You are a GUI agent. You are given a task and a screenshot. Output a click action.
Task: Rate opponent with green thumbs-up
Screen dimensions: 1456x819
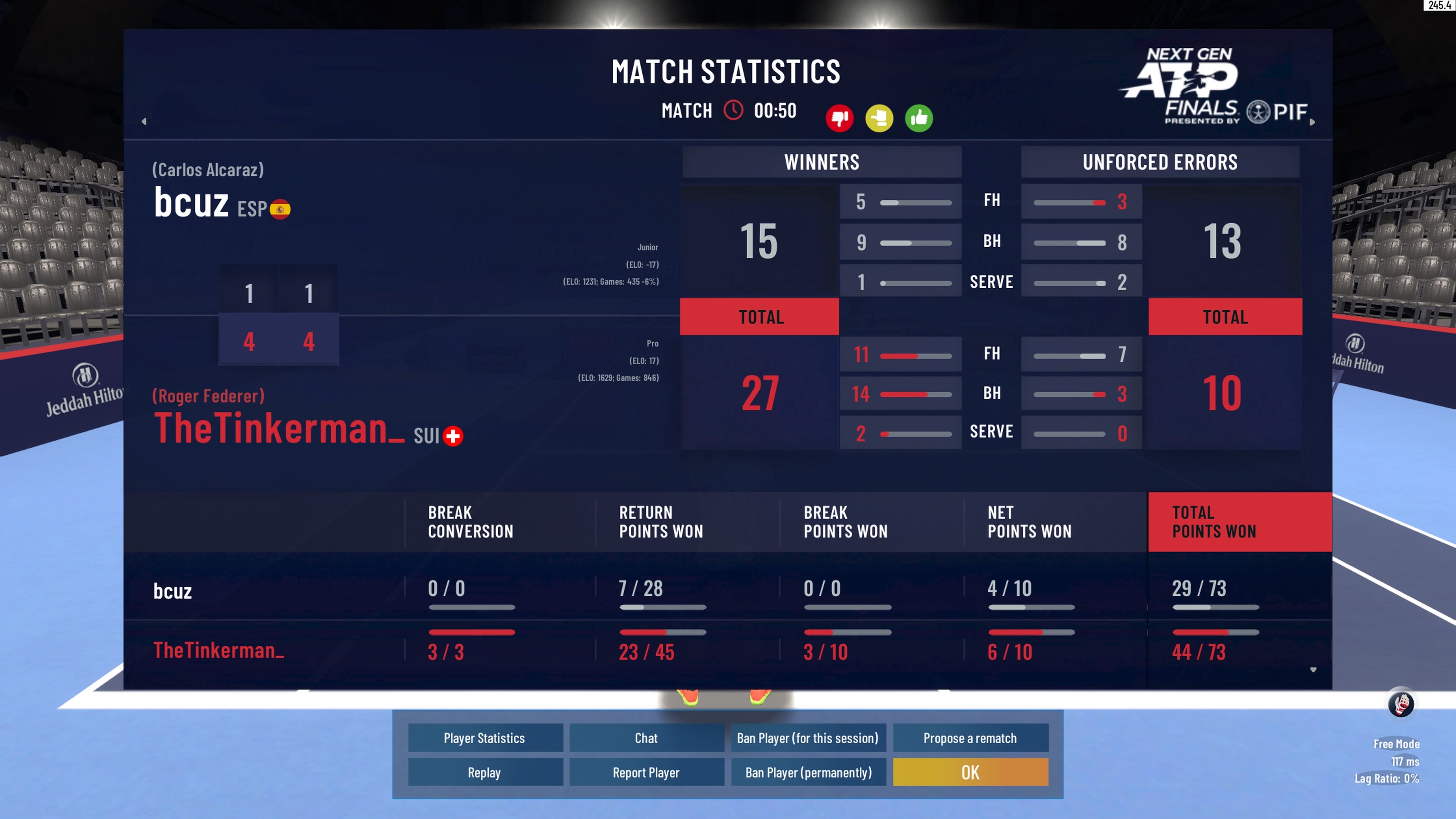coord(918,118)
